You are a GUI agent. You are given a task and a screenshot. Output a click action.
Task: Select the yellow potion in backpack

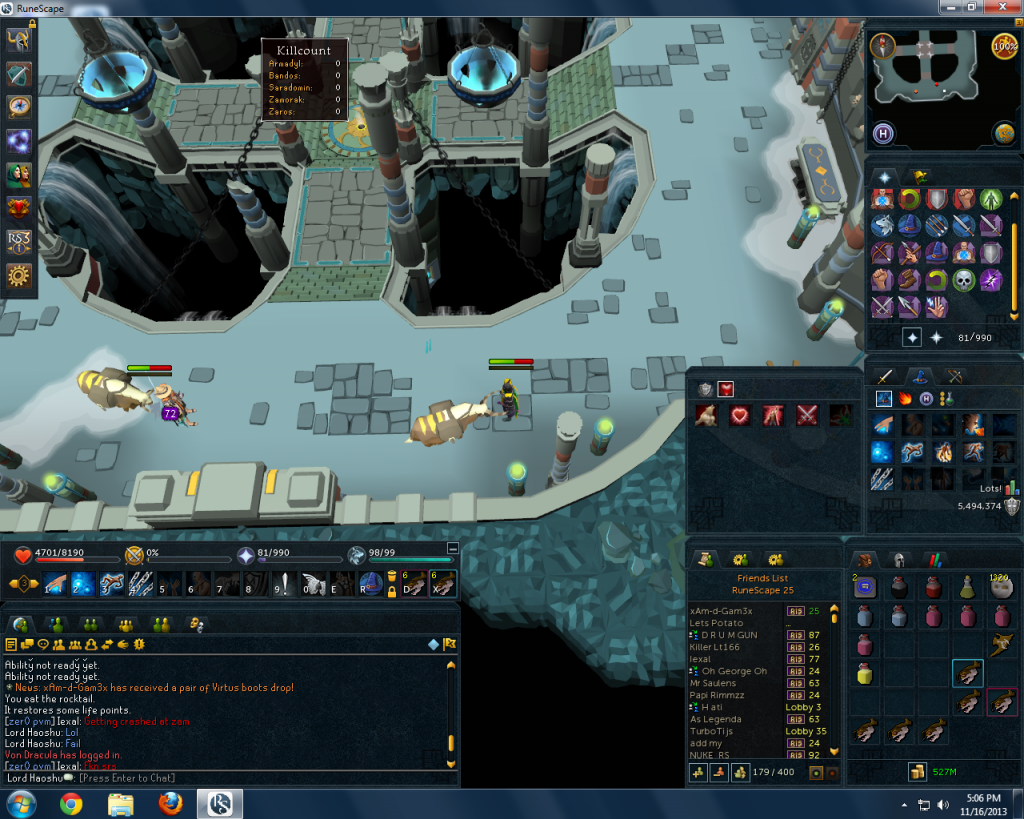[865, 673]
